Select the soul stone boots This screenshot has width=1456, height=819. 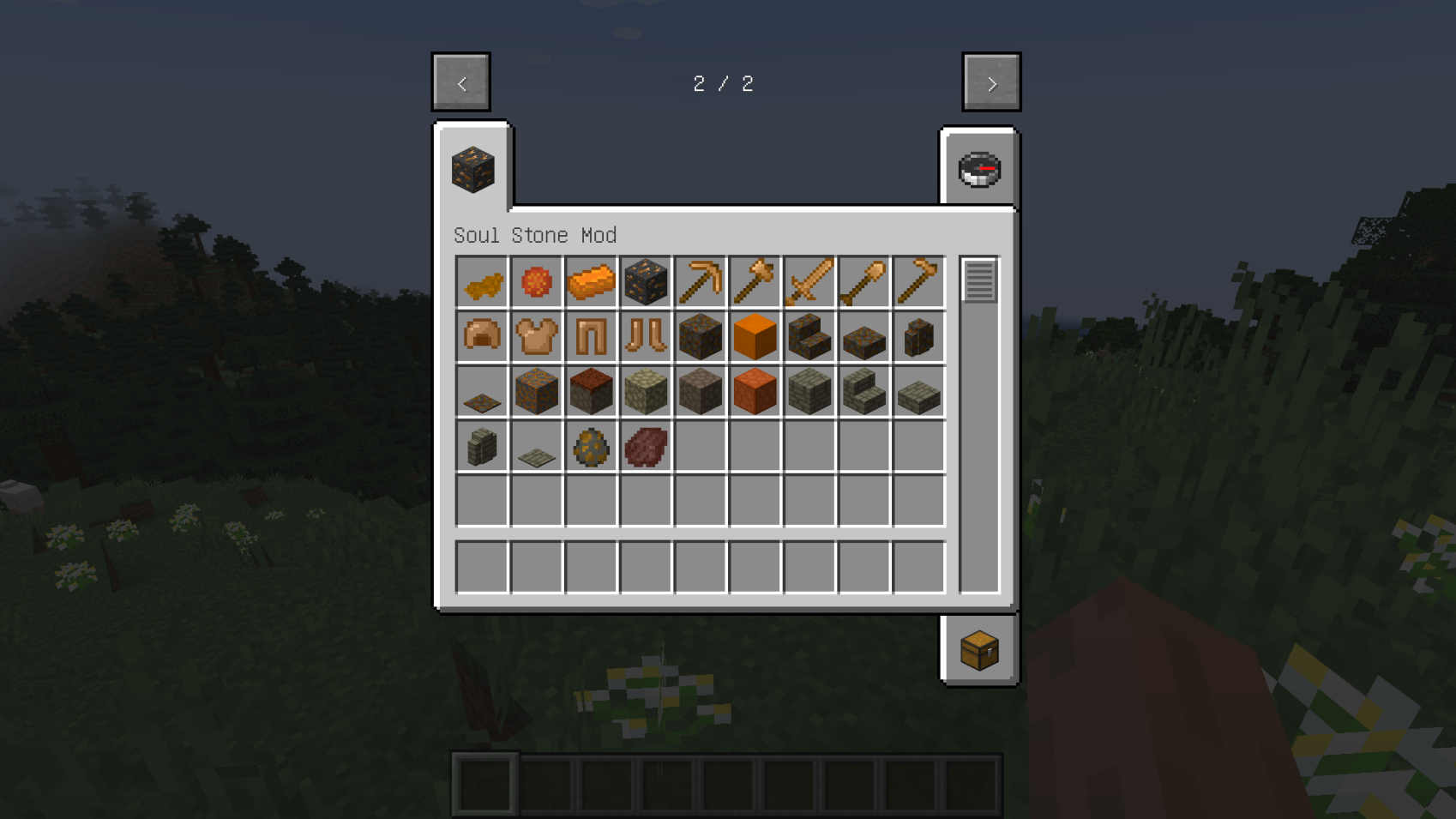click(646, 336)
